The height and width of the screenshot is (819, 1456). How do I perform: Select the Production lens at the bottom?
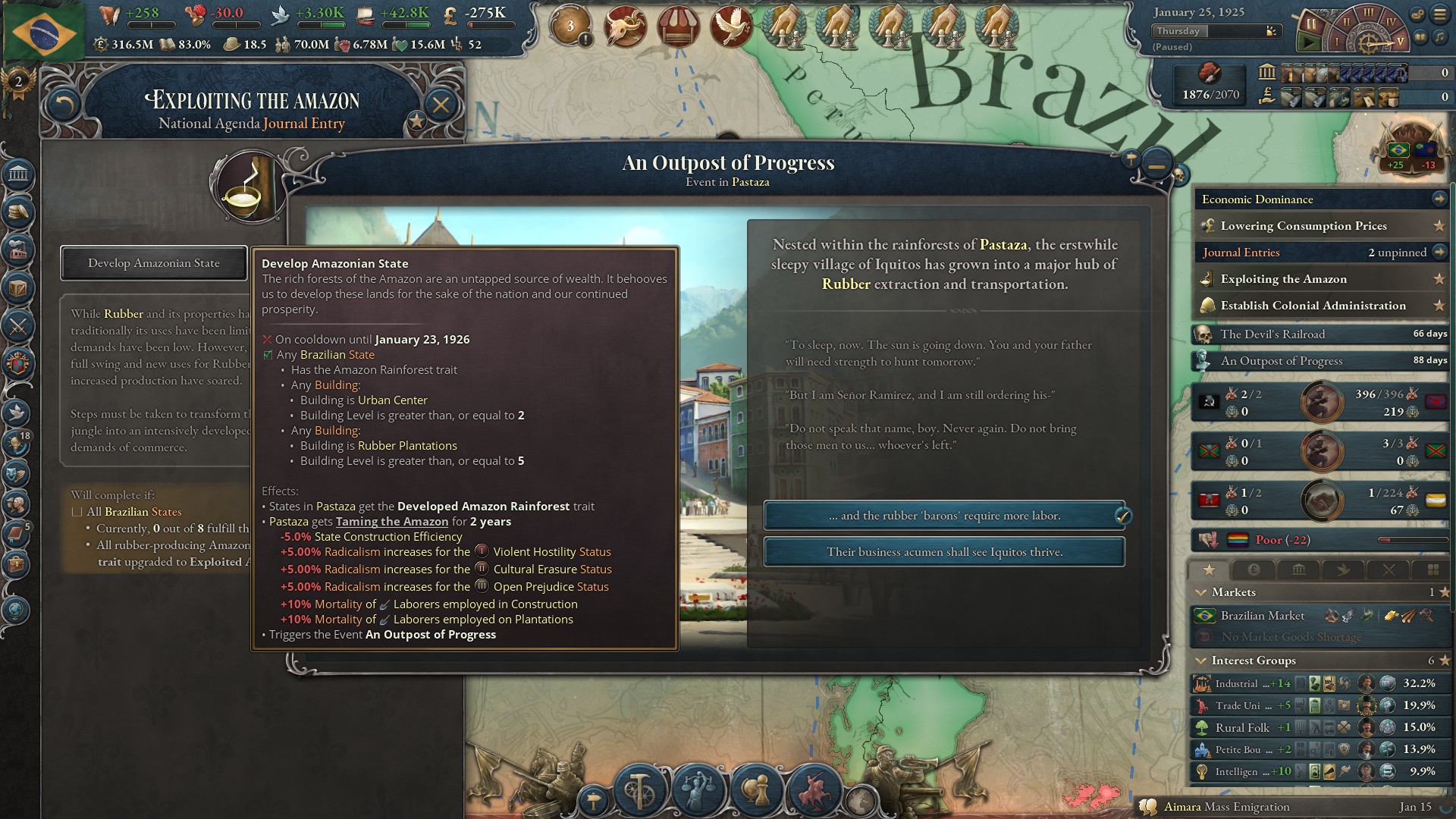[639, 789]
